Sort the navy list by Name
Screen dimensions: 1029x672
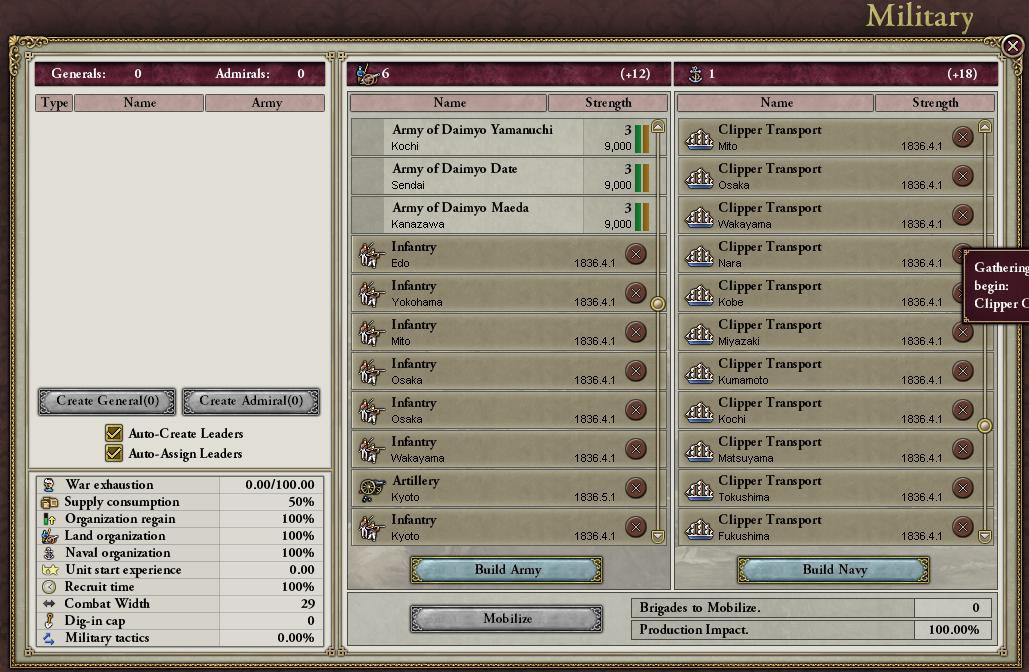[776, 103]
